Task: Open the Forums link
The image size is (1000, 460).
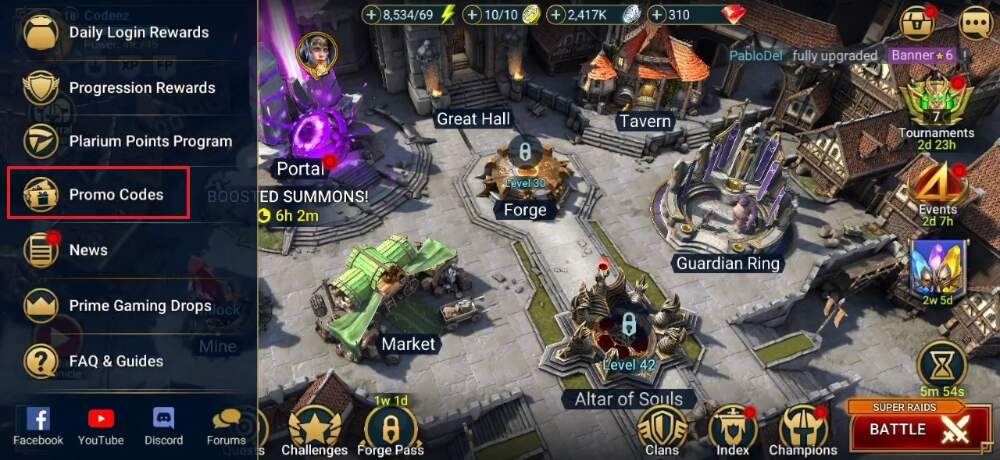Action: coord(226,426)
